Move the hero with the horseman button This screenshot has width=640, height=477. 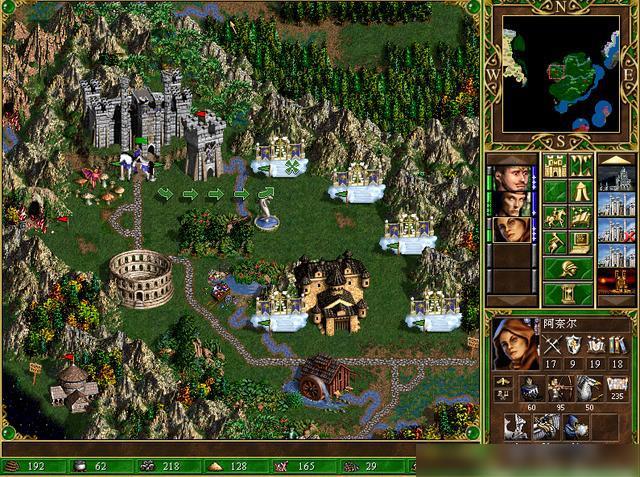point(554,217)
